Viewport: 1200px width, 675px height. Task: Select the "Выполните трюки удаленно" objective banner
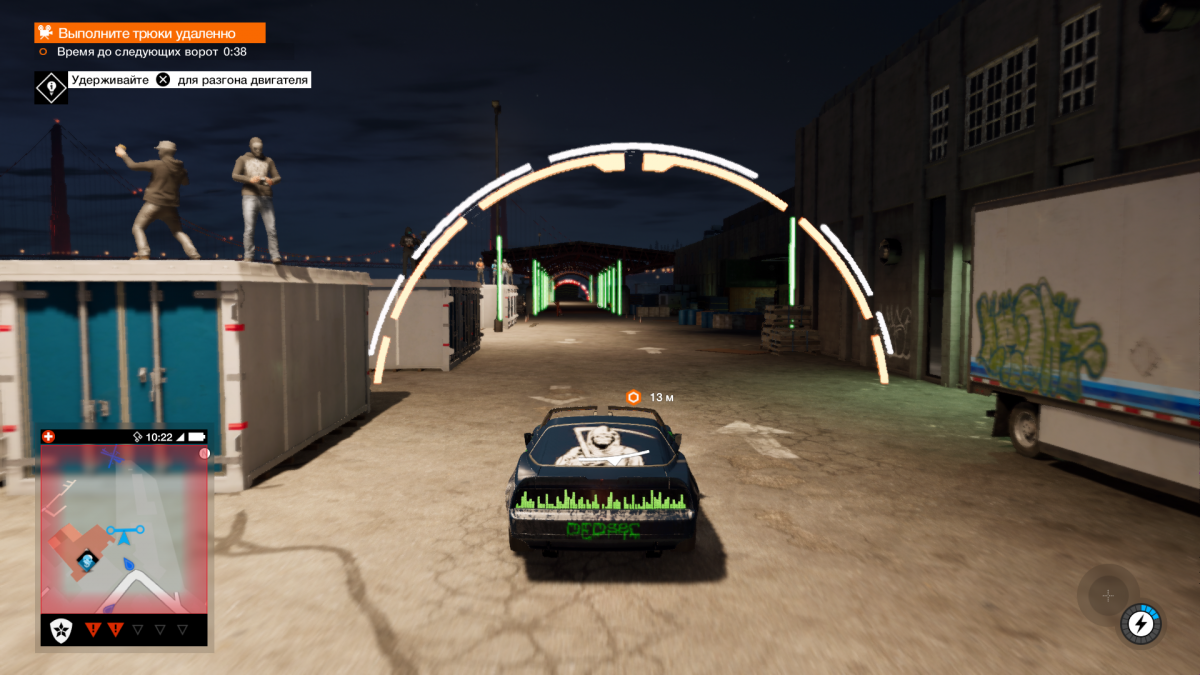[150, 32]
